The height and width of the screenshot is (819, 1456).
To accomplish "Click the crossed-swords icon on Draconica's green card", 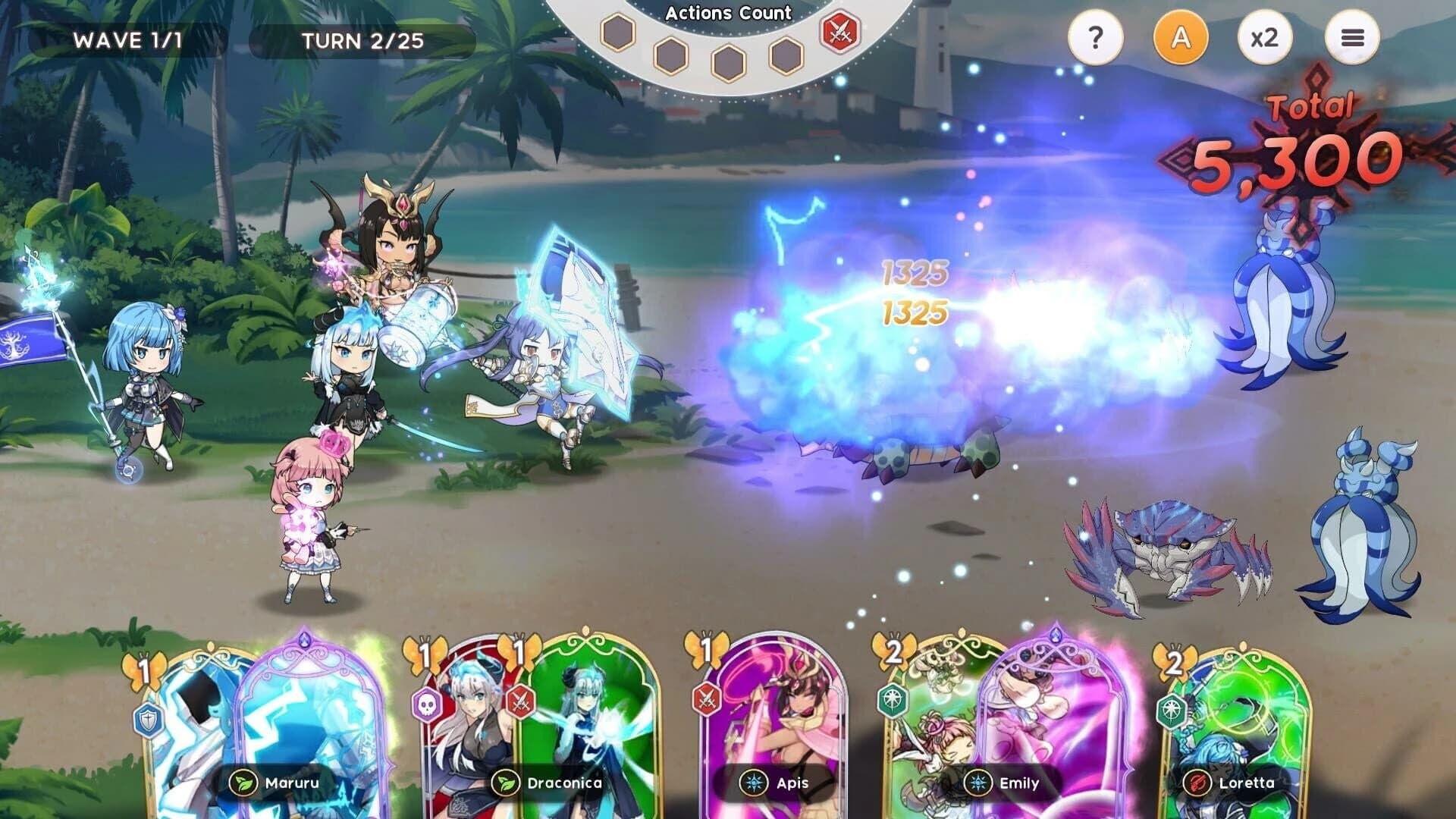I will click(x=522, y=703).
